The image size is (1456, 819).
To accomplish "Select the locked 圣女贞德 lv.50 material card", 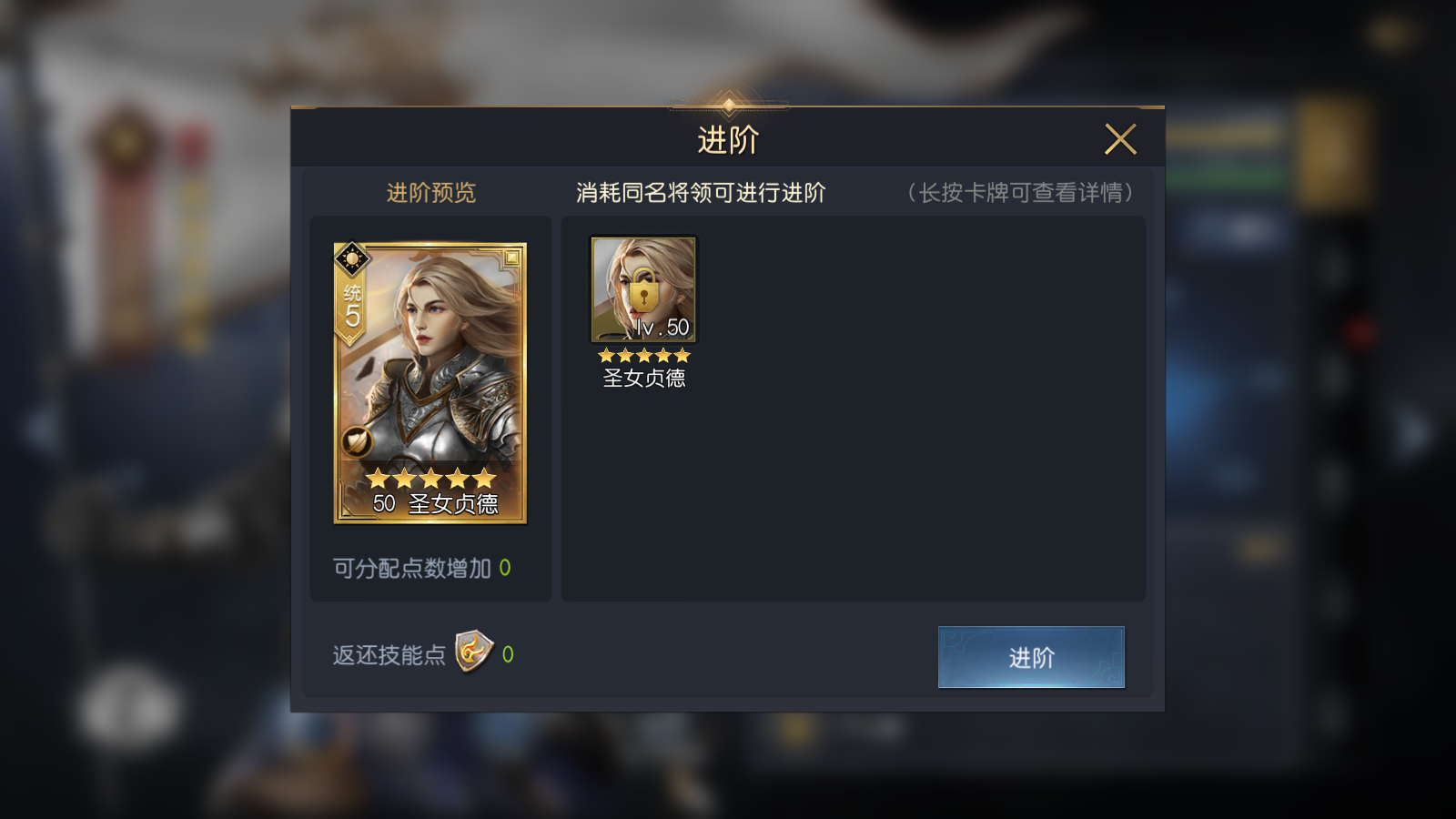I will (x=643, y=289).
